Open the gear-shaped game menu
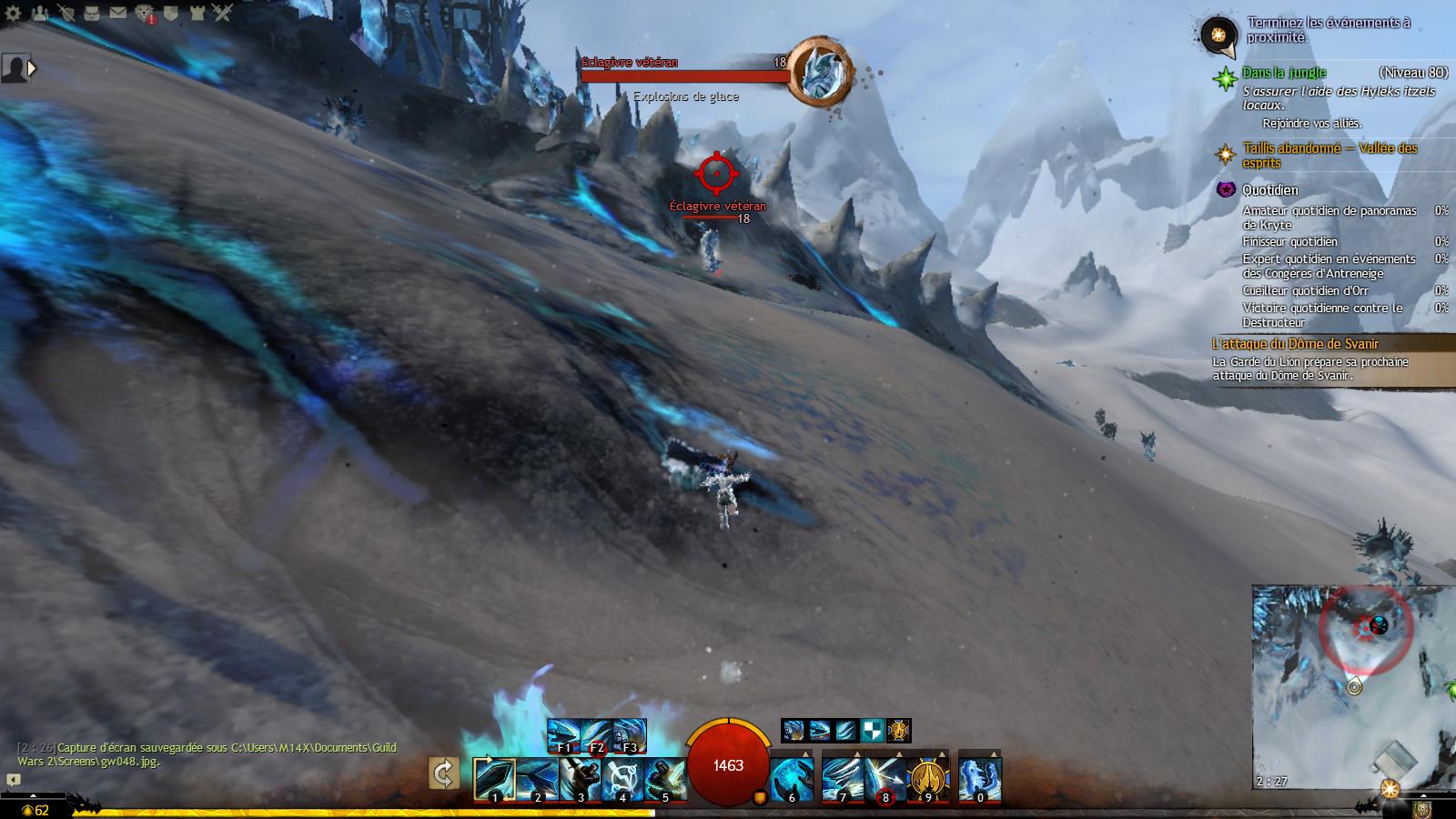Screen dimensions: 1456x819 coord(13,13)
